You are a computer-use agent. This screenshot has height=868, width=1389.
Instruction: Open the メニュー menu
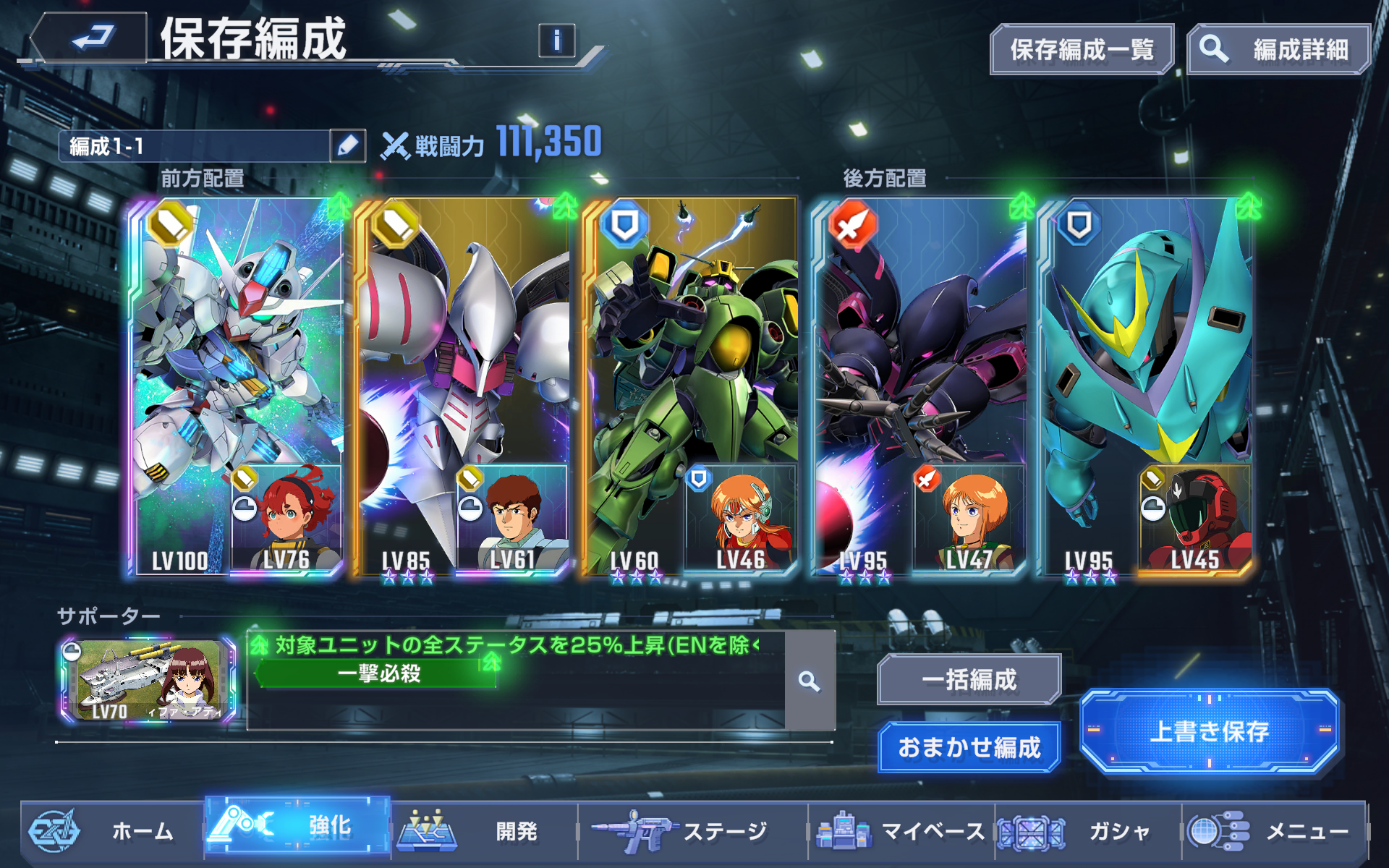click(1273, 831)
